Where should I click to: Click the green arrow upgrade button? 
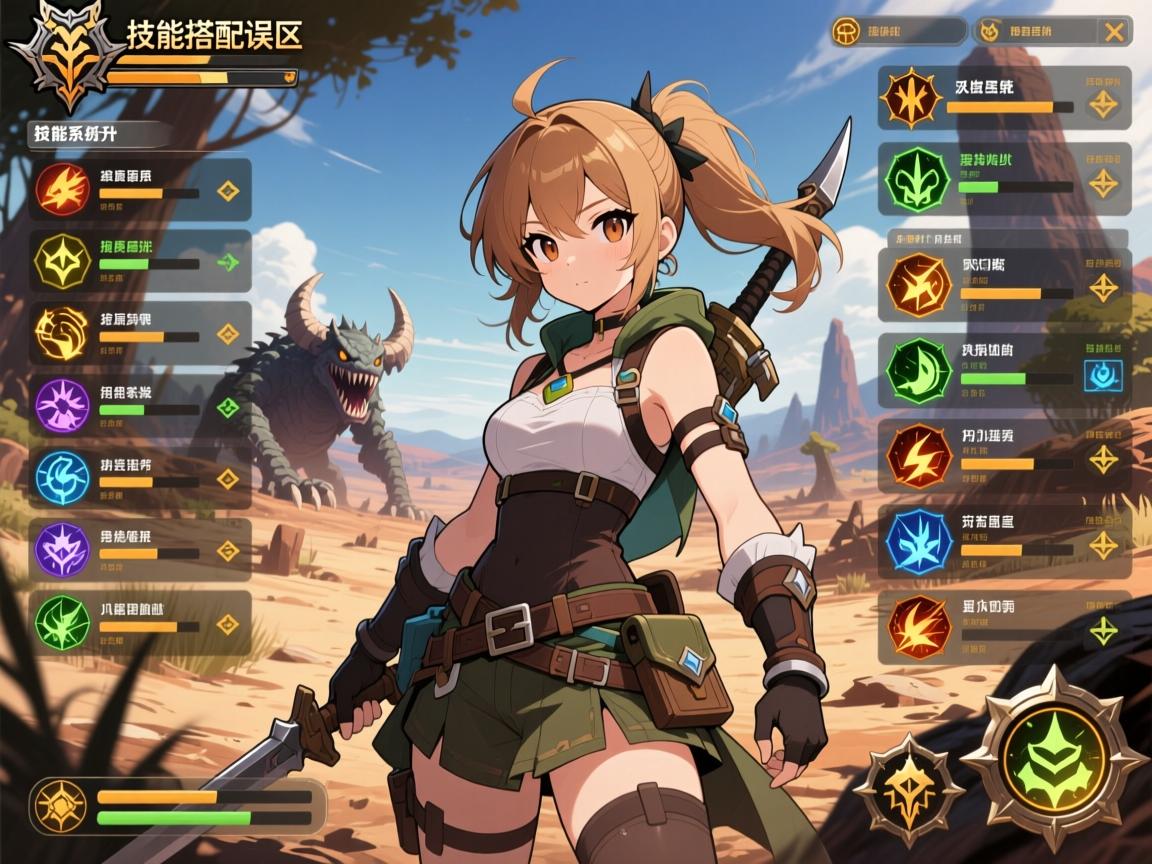[229, 263]
